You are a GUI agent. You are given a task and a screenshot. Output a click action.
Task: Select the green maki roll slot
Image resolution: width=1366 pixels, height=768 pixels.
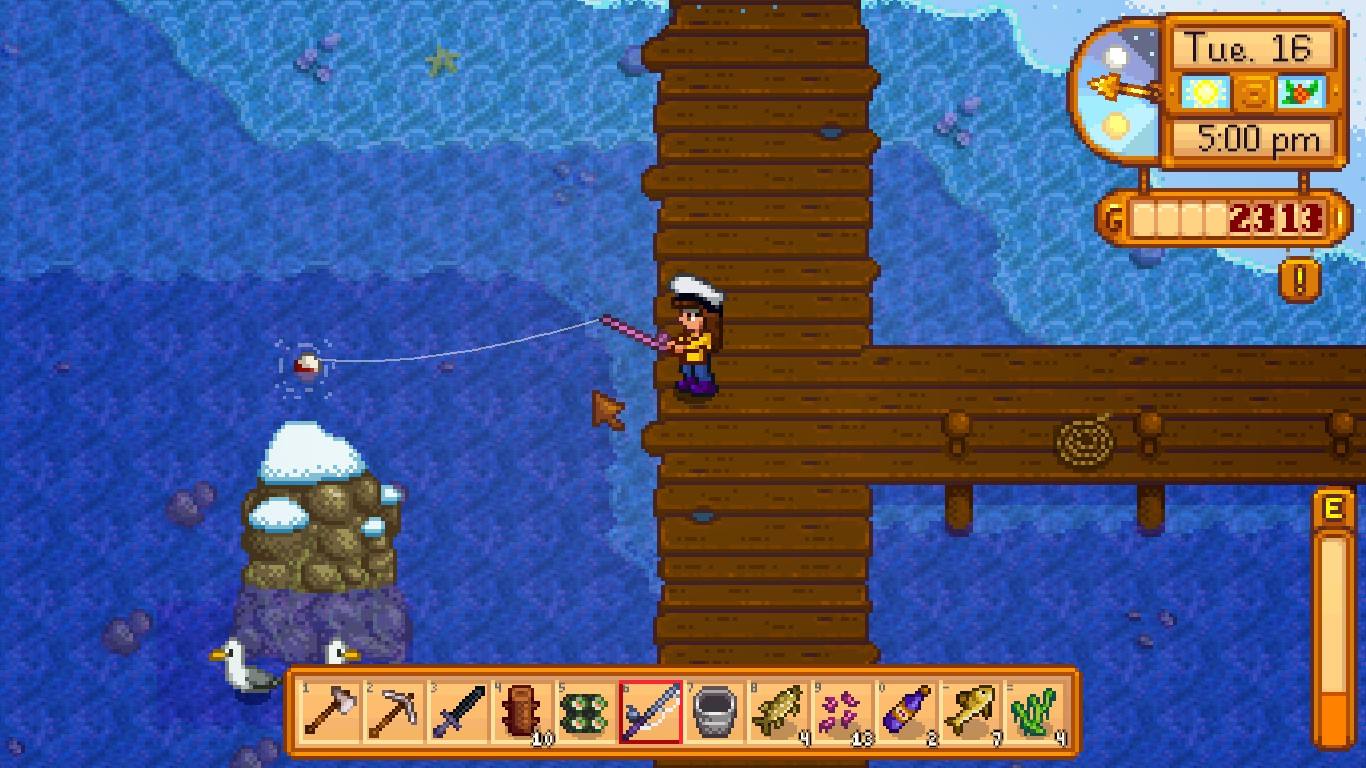[585, 712]
